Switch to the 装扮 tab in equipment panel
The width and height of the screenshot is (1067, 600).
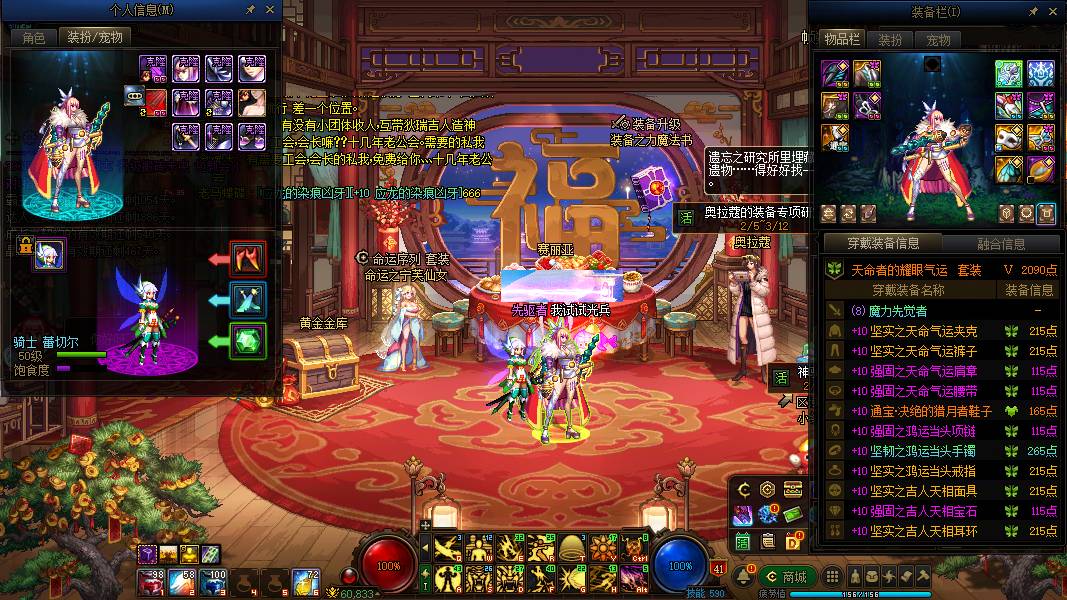click(890, 40)
